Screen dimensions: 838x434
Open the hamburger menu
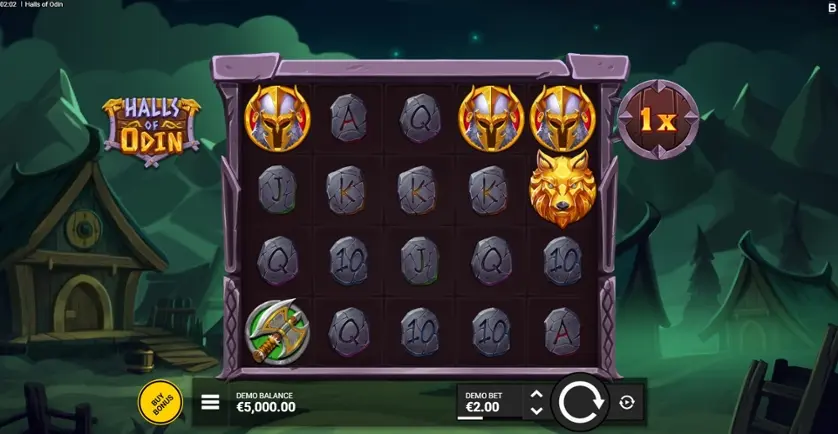(210, 402)
